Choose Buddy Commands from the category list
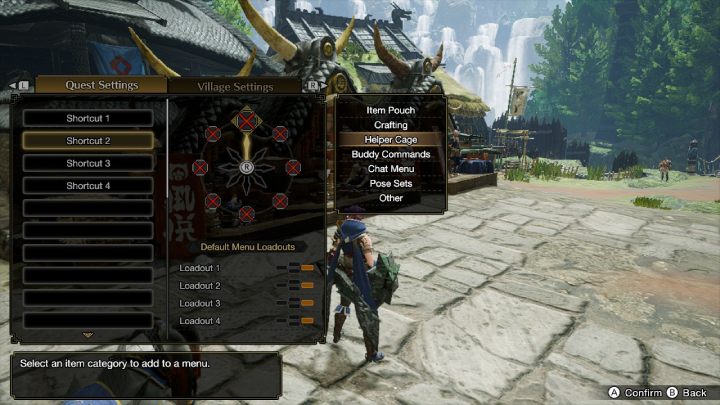 pyautogui.click(x=391, y=154)
